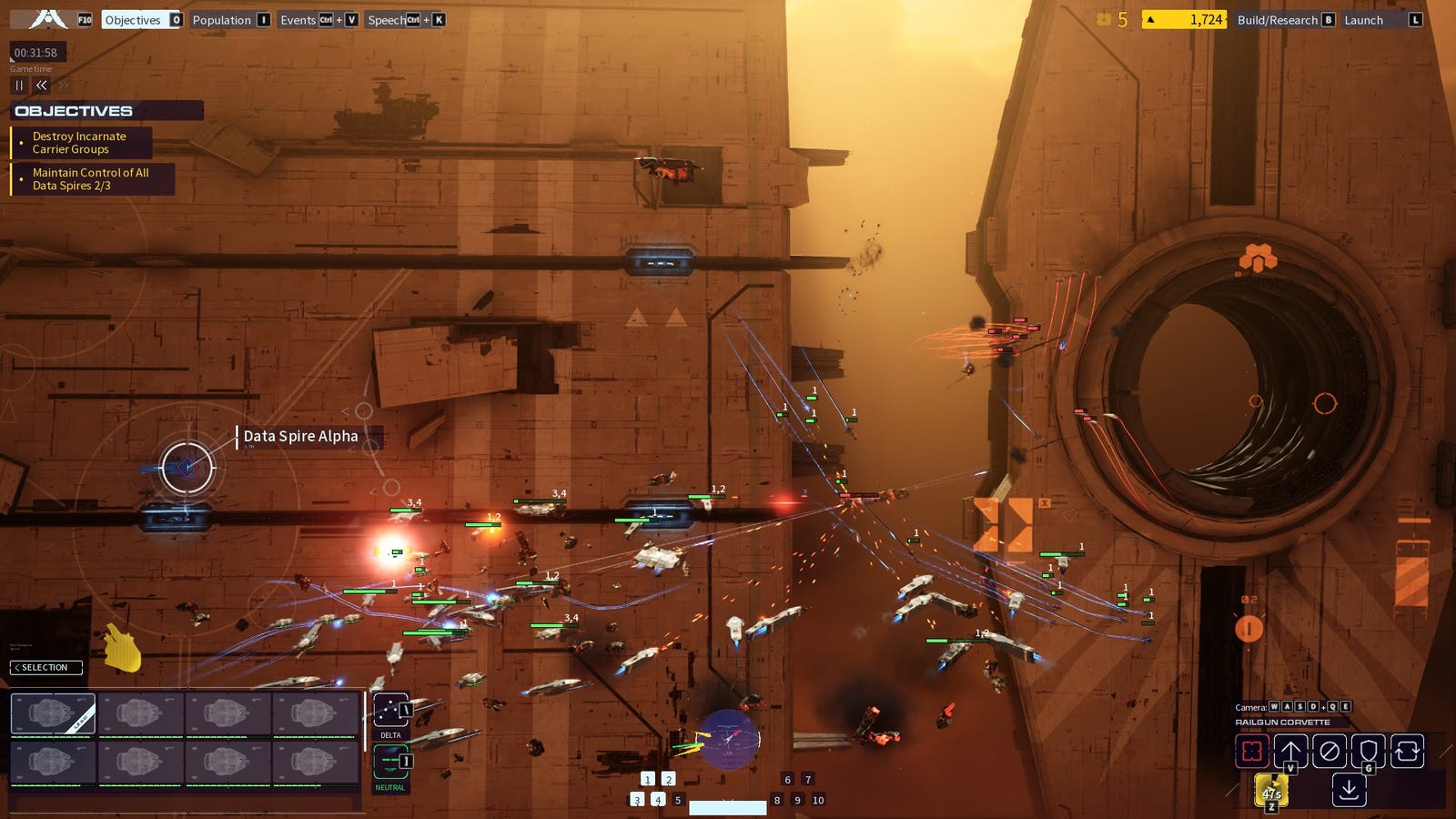Show the Events log
Screen dimensions: 1456x819
pyautogui.click(x=298, y=20)
